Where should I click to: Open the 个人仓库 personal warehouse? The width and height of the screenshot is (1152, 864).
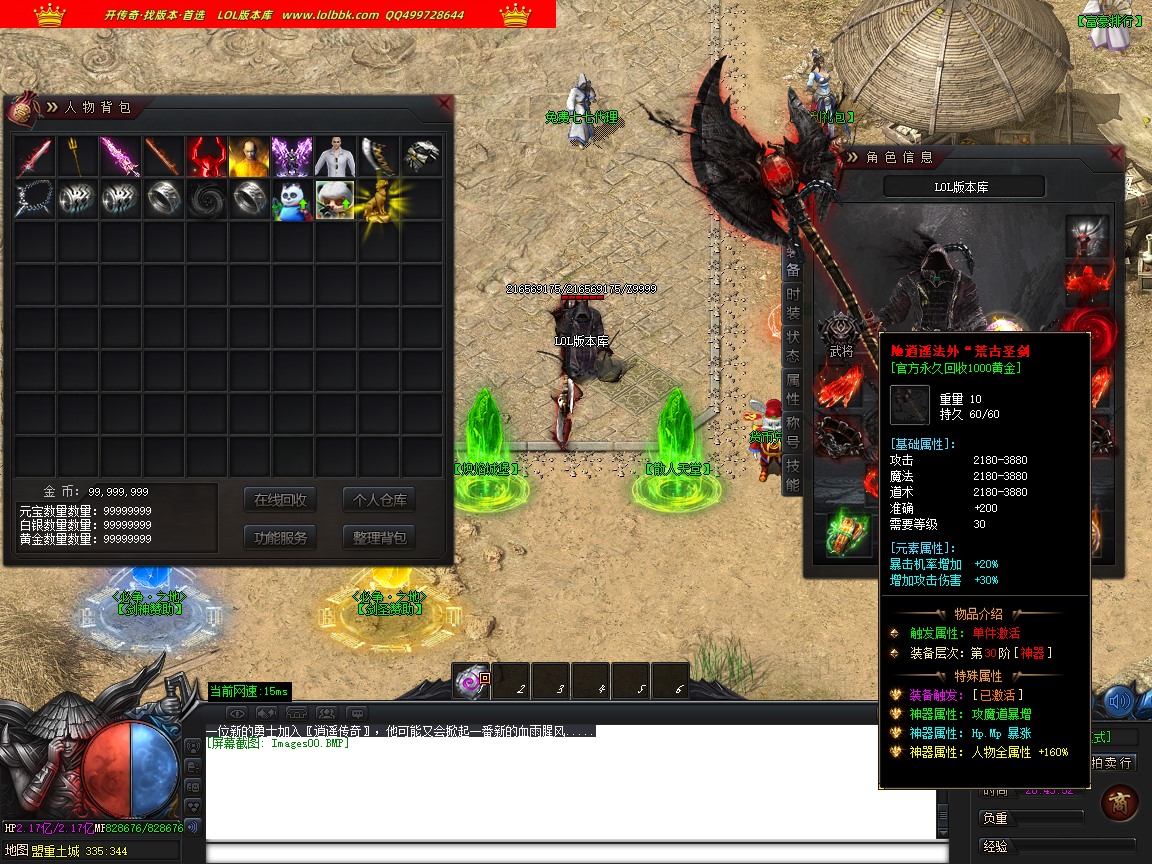click(x=379, y=500)
